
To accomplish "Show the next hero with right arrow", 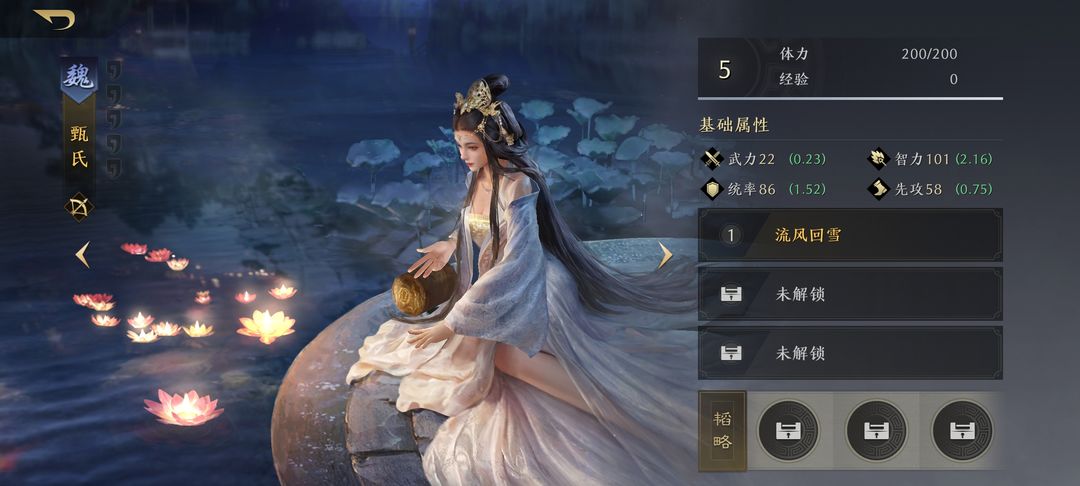I will [x=665, y=255].
